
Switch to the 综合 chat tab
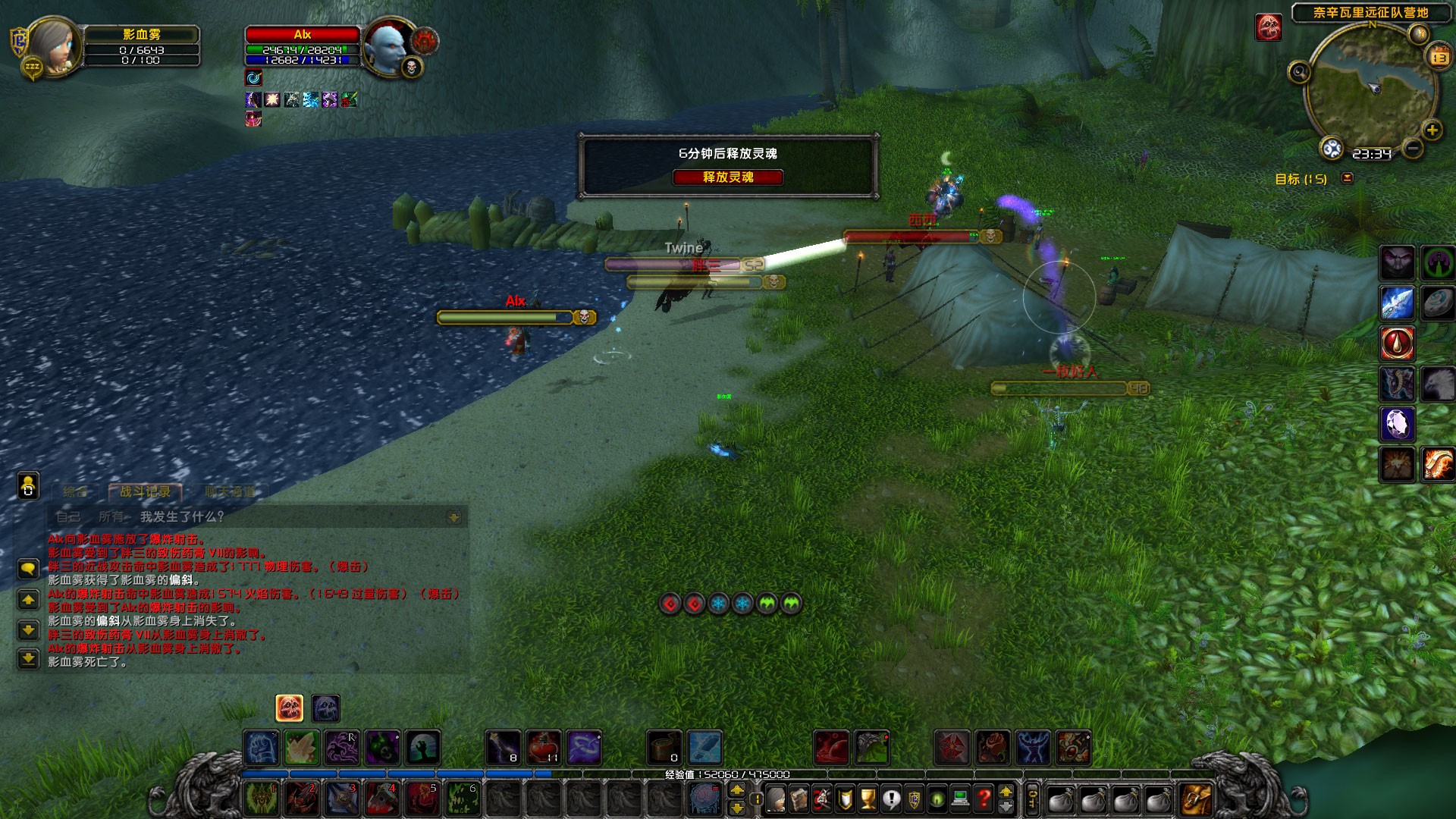[74, 491]
